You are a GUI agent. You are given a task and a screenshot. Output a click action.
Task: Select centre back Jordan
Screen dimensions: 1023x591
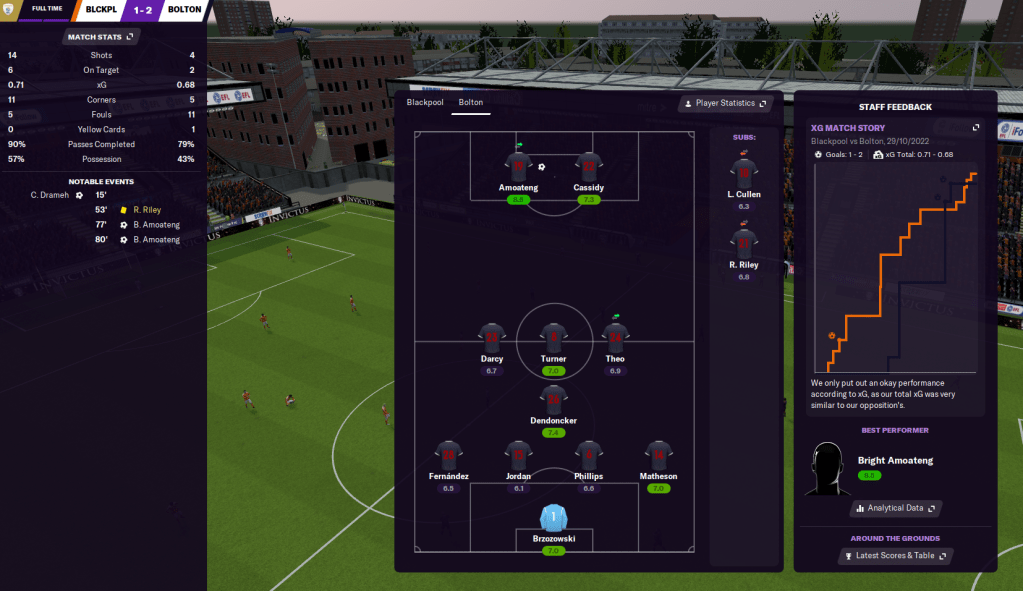point(518,455)
